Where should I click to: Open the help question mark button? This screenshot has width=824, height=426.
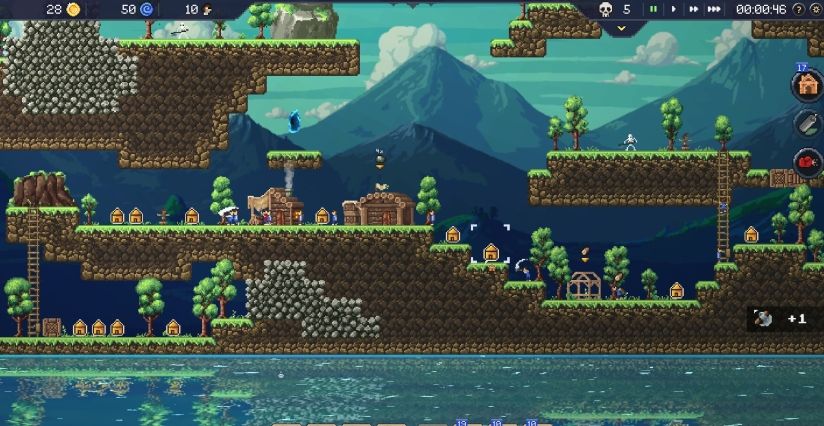[798, 9]
